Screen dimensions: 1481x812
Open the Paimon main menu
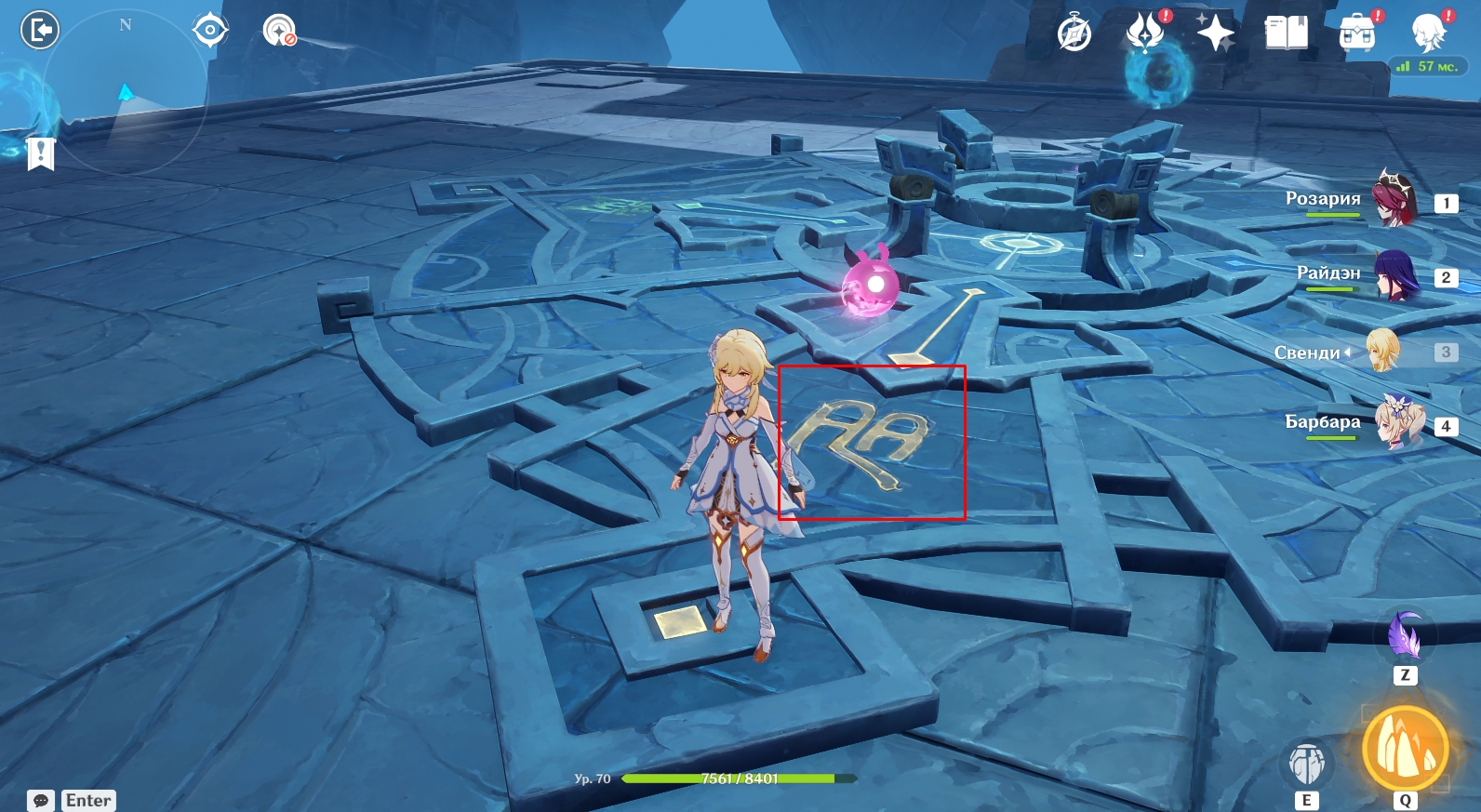coord(1429,33)
